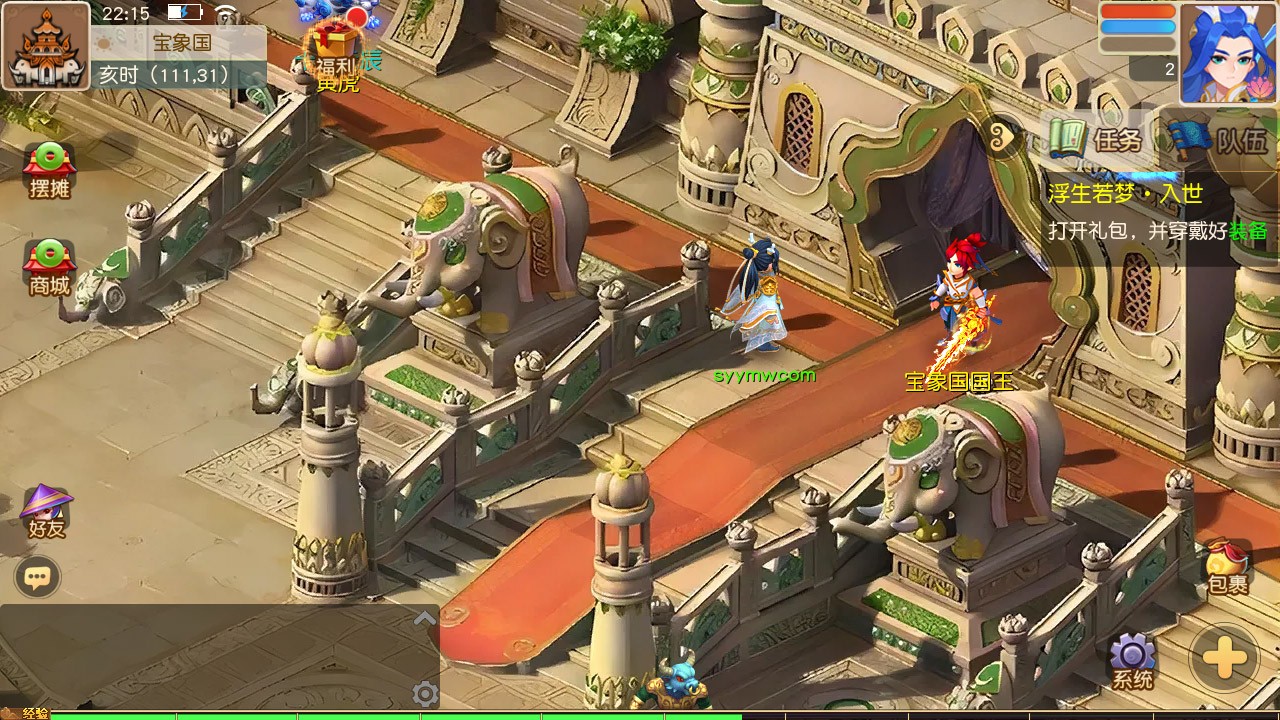Expand the chat box arrow

(x=425, y=618)
